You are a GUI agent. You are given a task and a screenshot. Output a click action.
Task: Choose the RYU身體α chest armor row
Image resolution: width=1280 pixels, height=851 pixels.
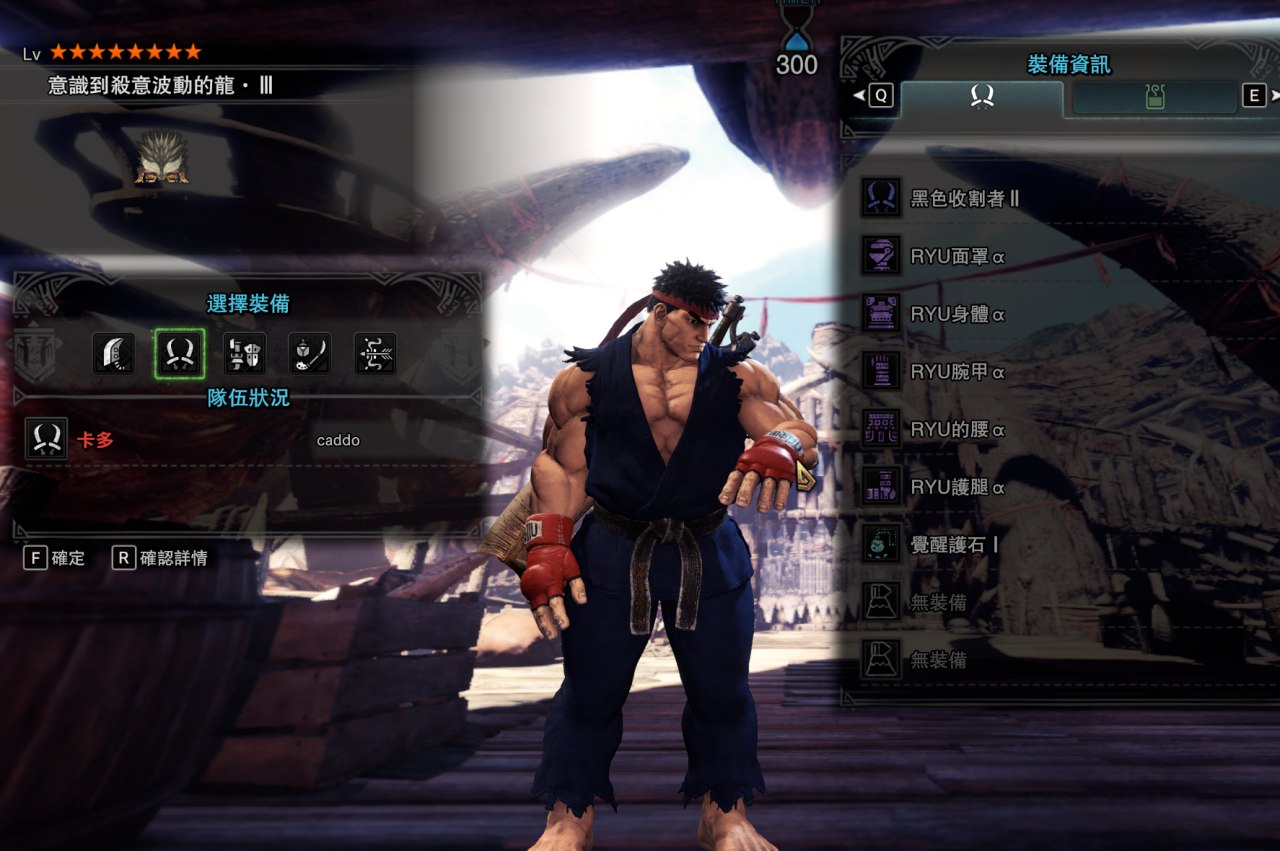pos(1060,314)
